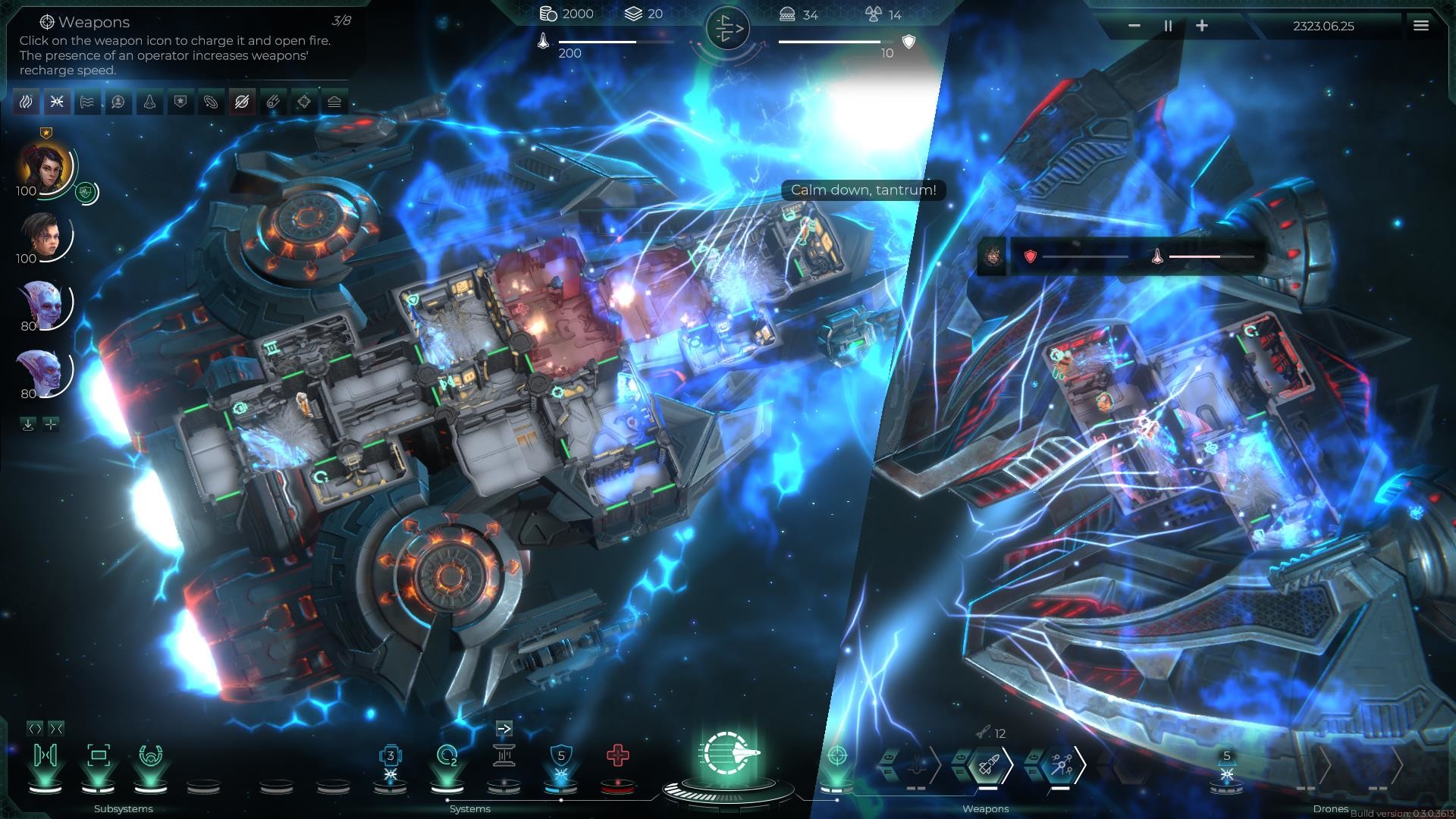The width and height of the screenshot is (1456, 819).
Task: Expand the chevron after the missile weapon slot
Action: (1009, 764)
